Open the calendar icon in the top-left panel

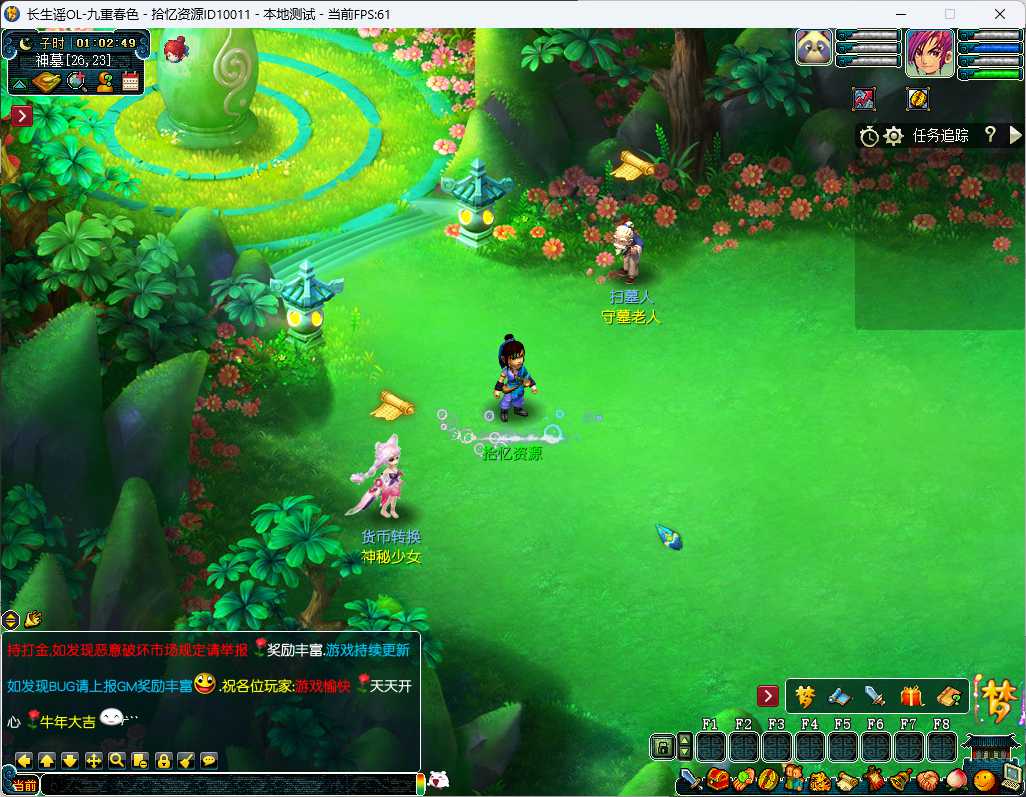(x=130, y=83)
